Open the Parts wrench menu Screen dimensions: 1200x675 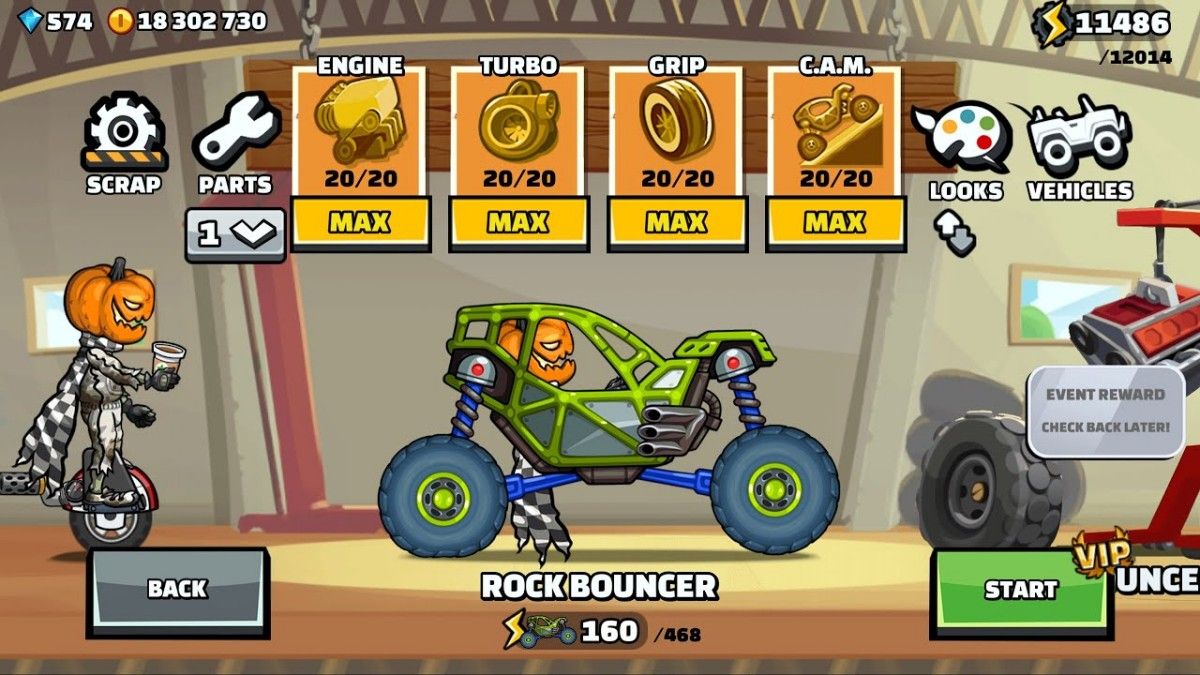[235, 144]
